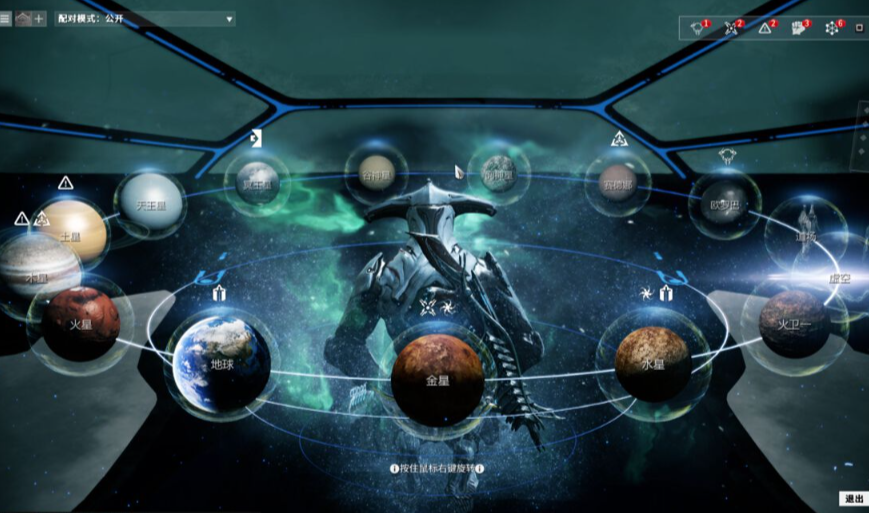Image resolution: width=869 pixels, height=513 pixels.
Task: Open the 欧罗巴 (Europa) node
Action: [725, 204]
